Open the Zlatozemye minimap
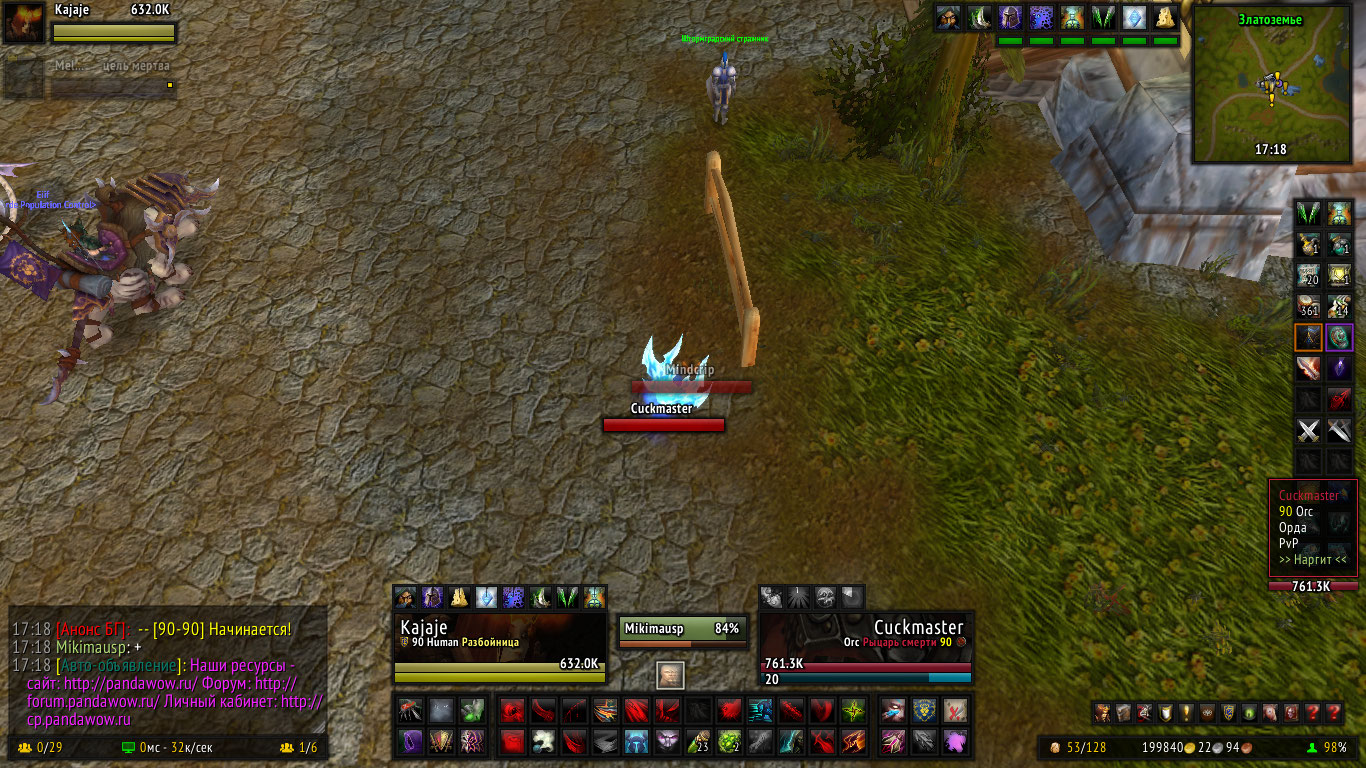The height and width of the screenshot is (768, 1366). (x=1272, y=85)
